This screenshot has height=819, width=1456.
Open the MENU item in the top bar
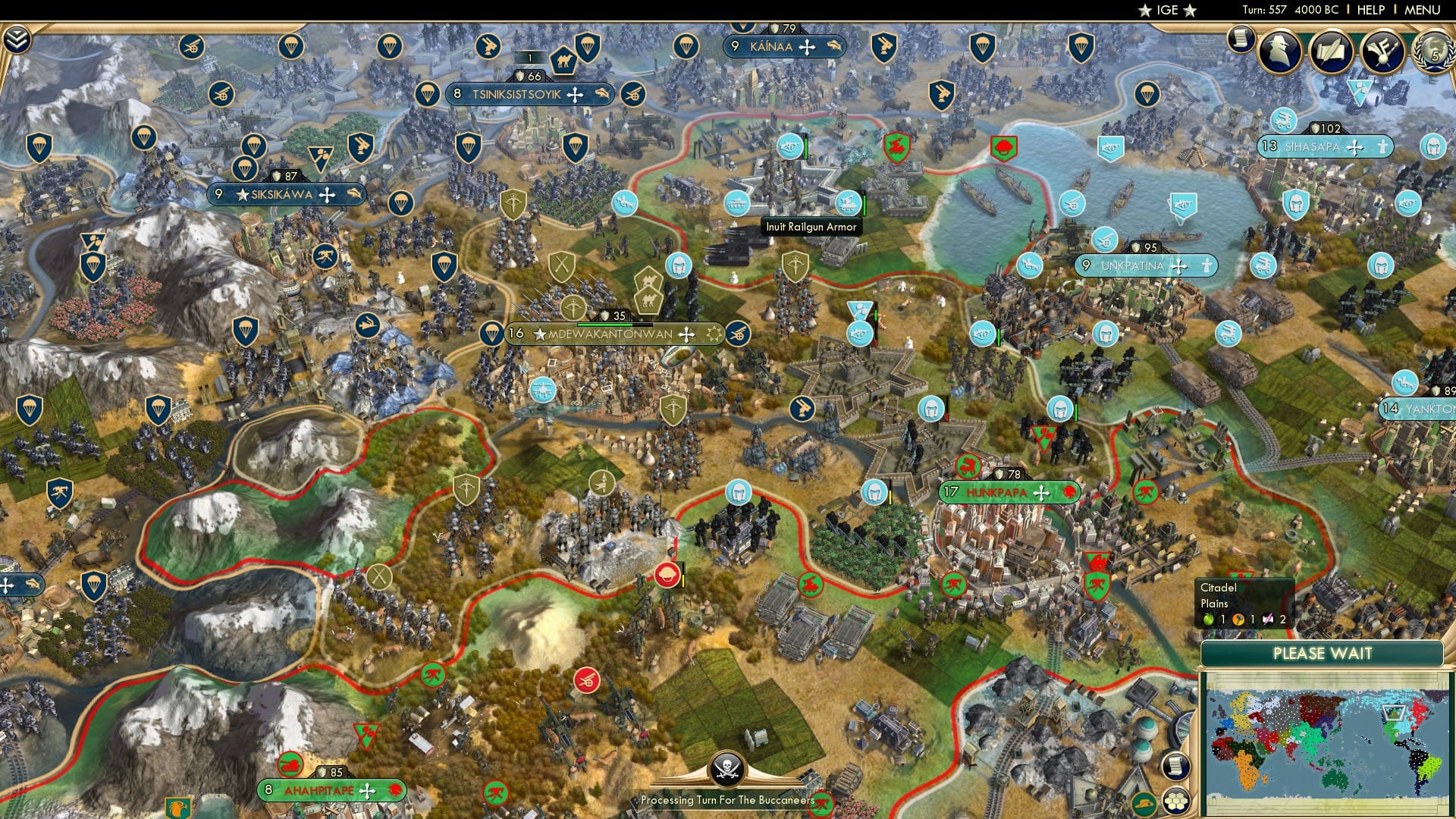coord(1423,9)
